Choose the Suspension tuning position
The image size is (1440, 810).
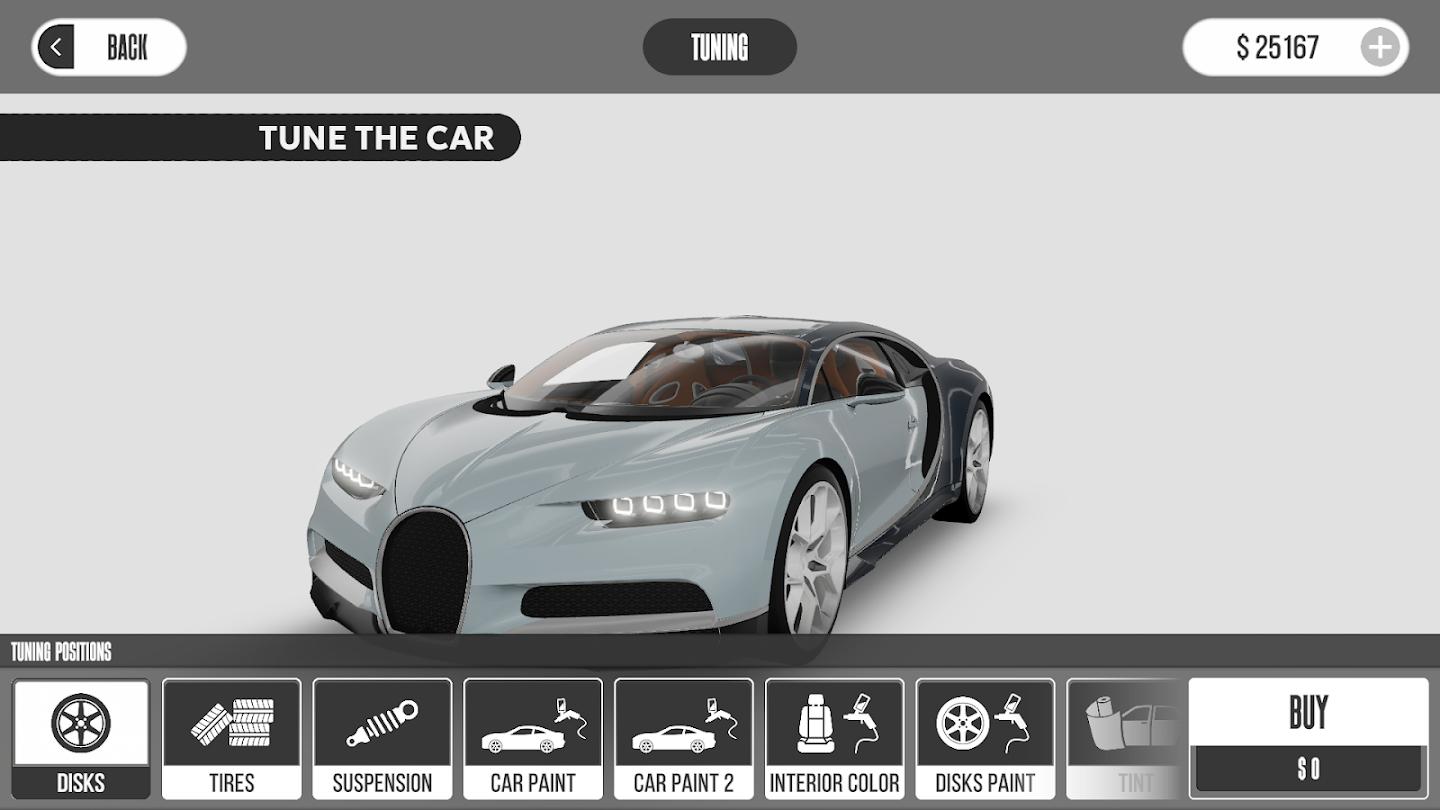click(382, 739)
